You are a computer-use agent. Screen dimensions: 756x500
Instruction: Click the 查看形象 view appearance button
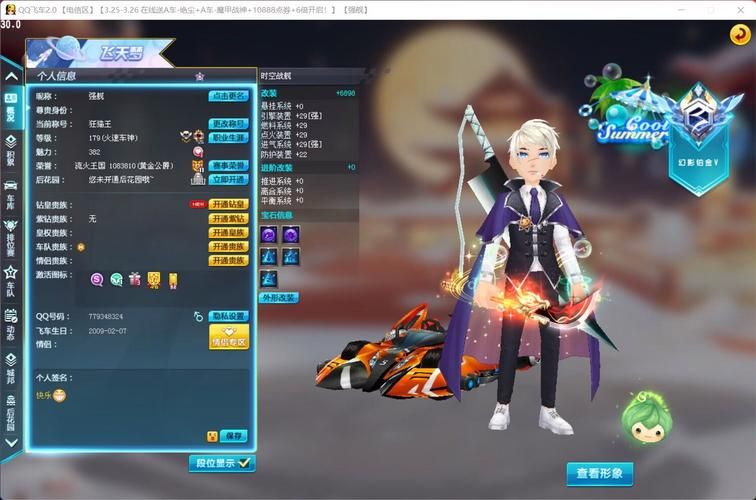coord(600,473)
